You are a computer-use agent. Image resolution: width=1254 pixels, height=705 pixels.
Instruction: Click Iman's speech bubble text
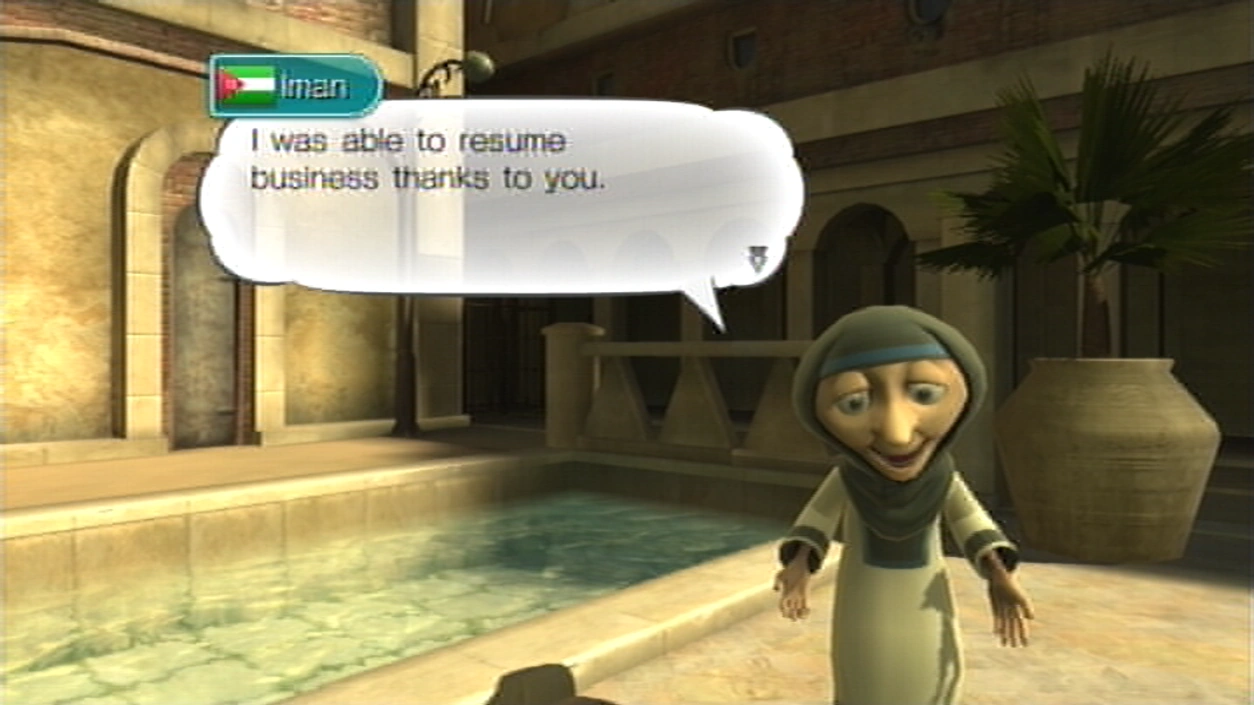[428, 161]
